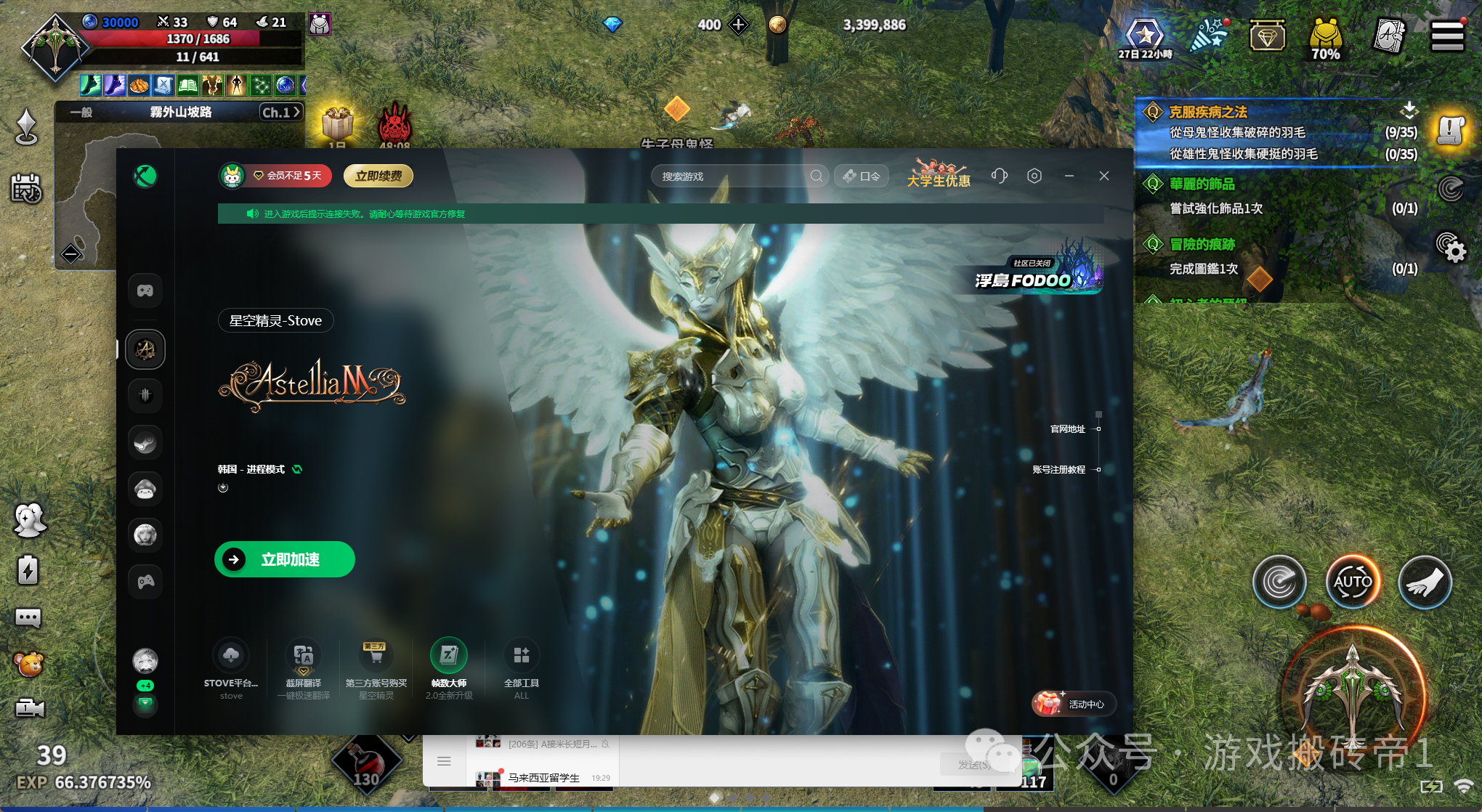Click the green 立即加速 accelerate button
The image size is (1482, 812).
pos(284,559)
